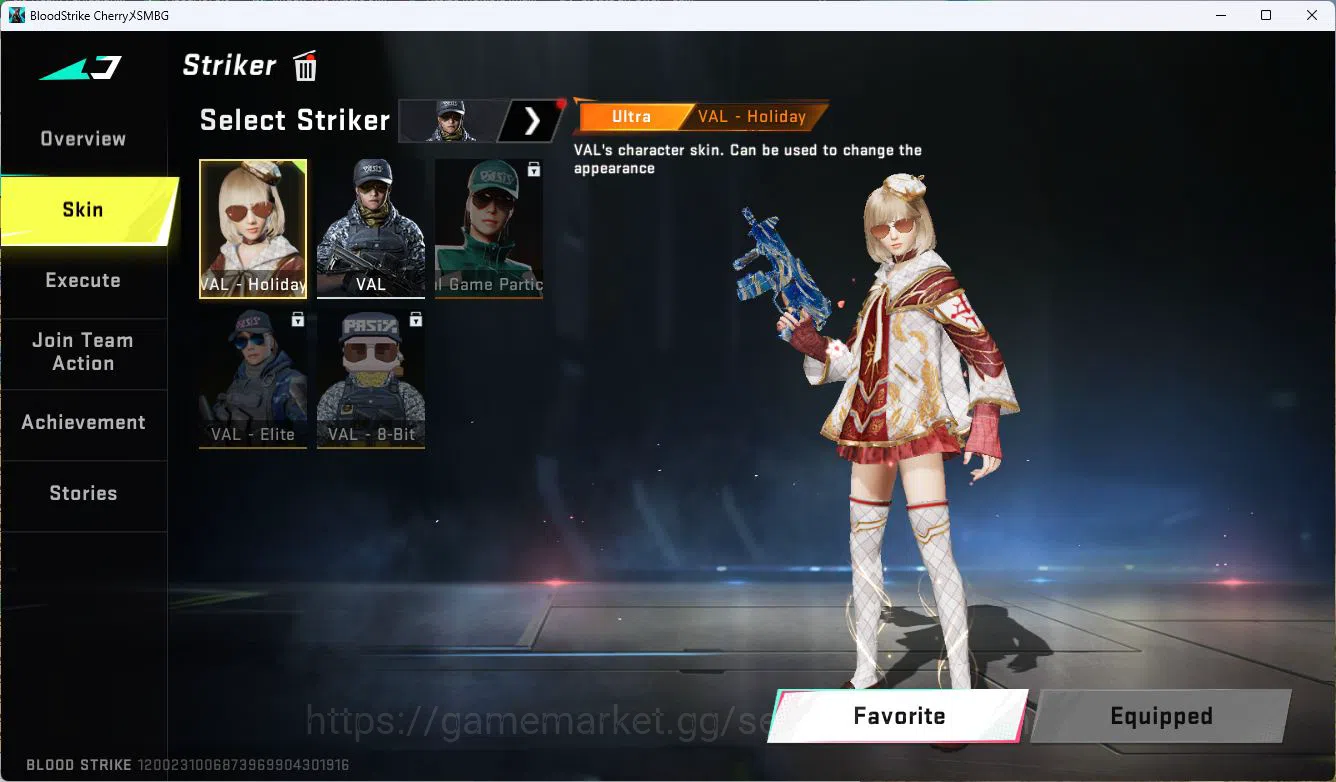The image size is (1336, 782).
Task: Click the lock icon on VAL - Elite skin
Action: pyautogui.click(x=296, y=320)
